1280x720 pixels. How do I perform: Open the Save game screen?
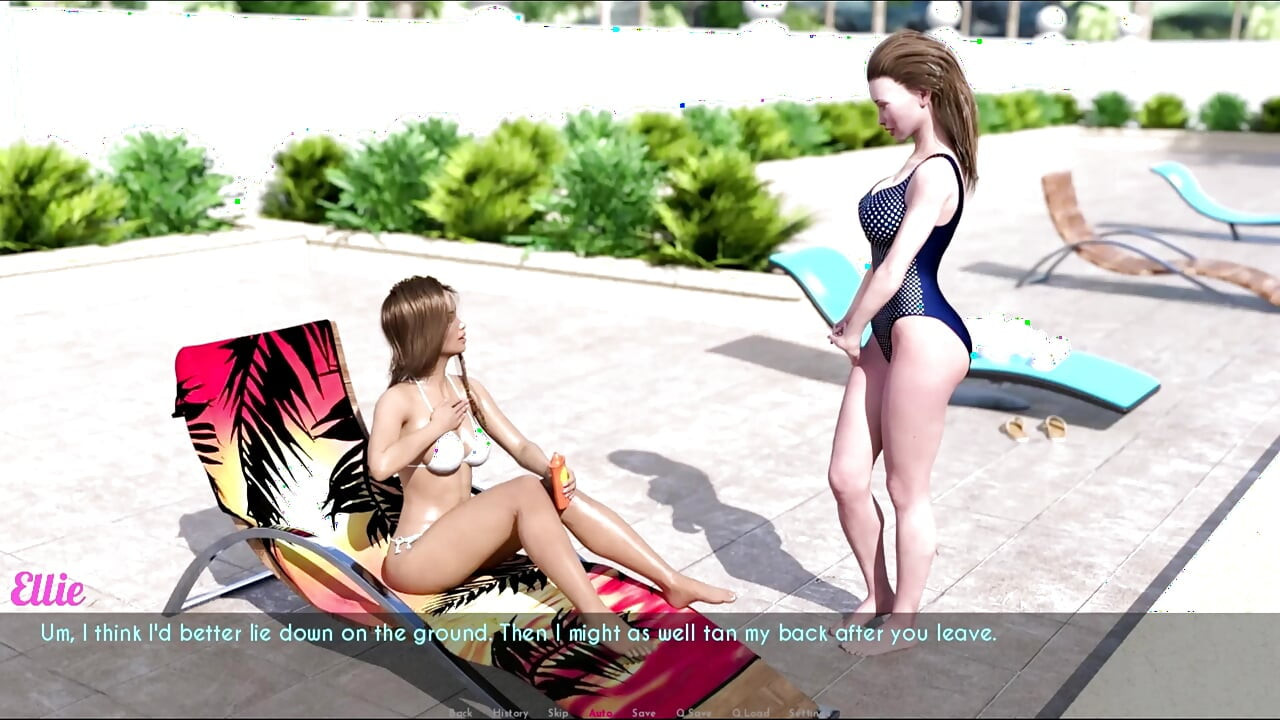(644, 713)
